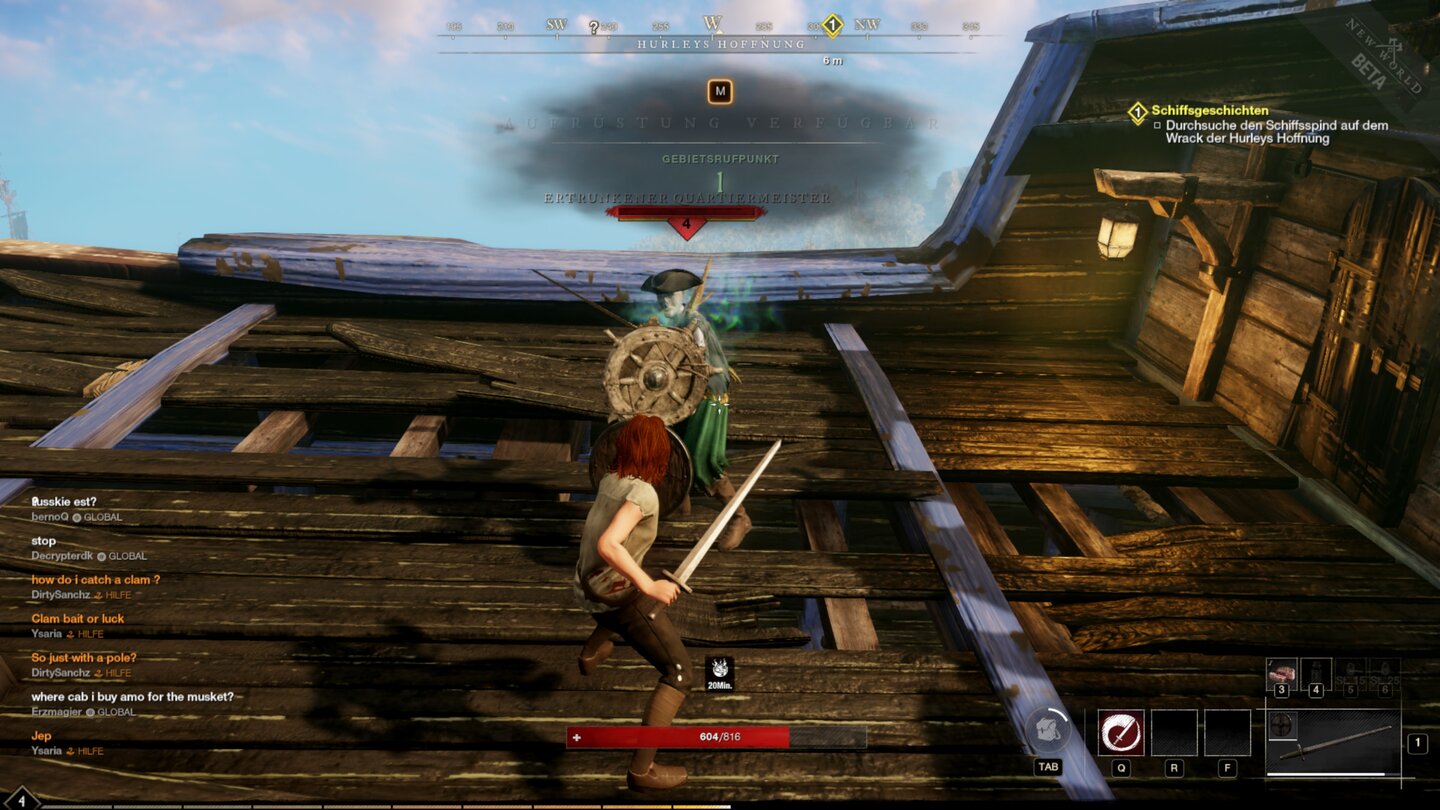
Task: Click the player name Ysaria in chat
Action: (46, 632)
